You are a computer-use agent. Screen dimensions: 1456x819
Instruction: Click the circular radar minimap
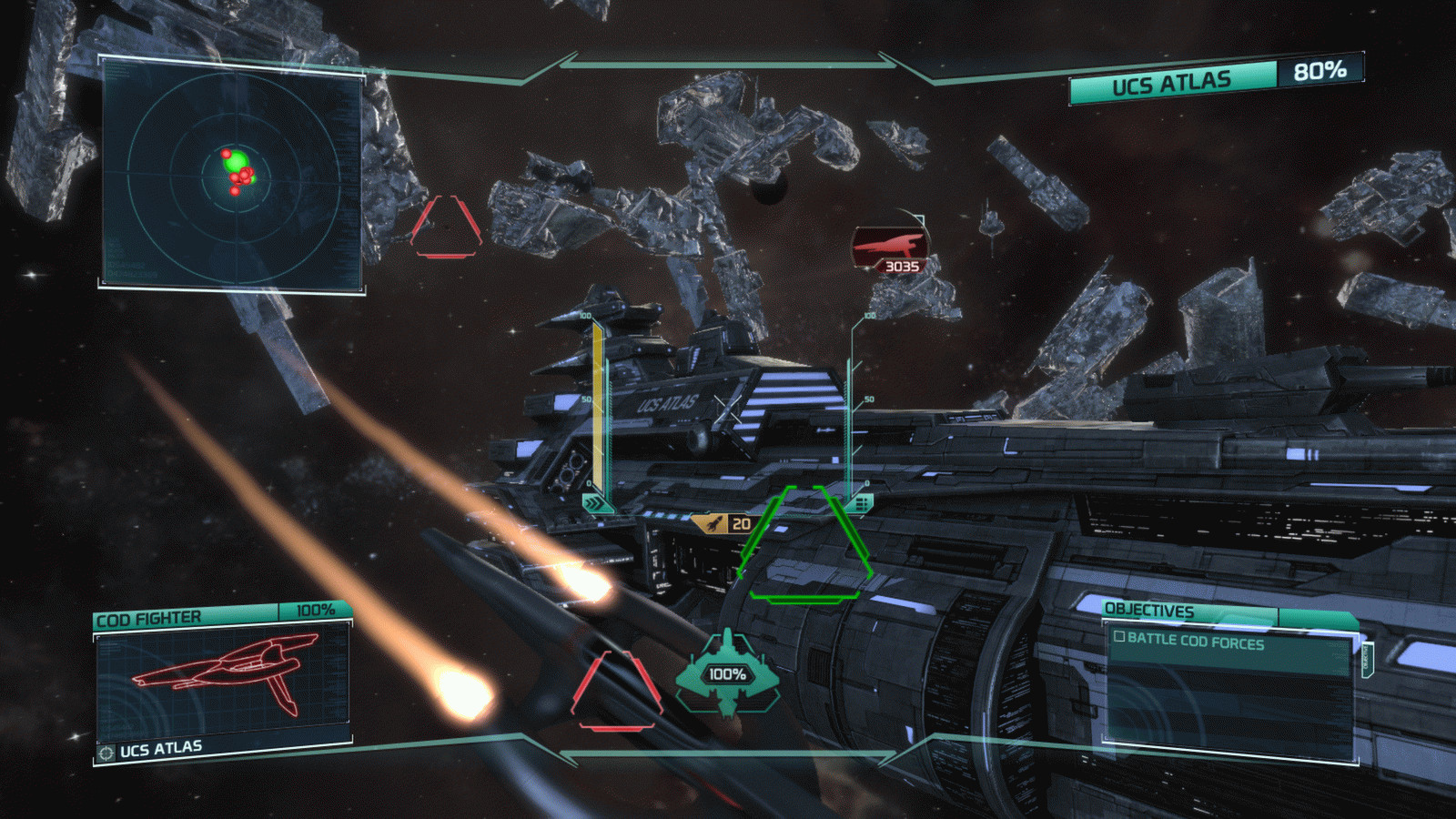coord(234,172)
